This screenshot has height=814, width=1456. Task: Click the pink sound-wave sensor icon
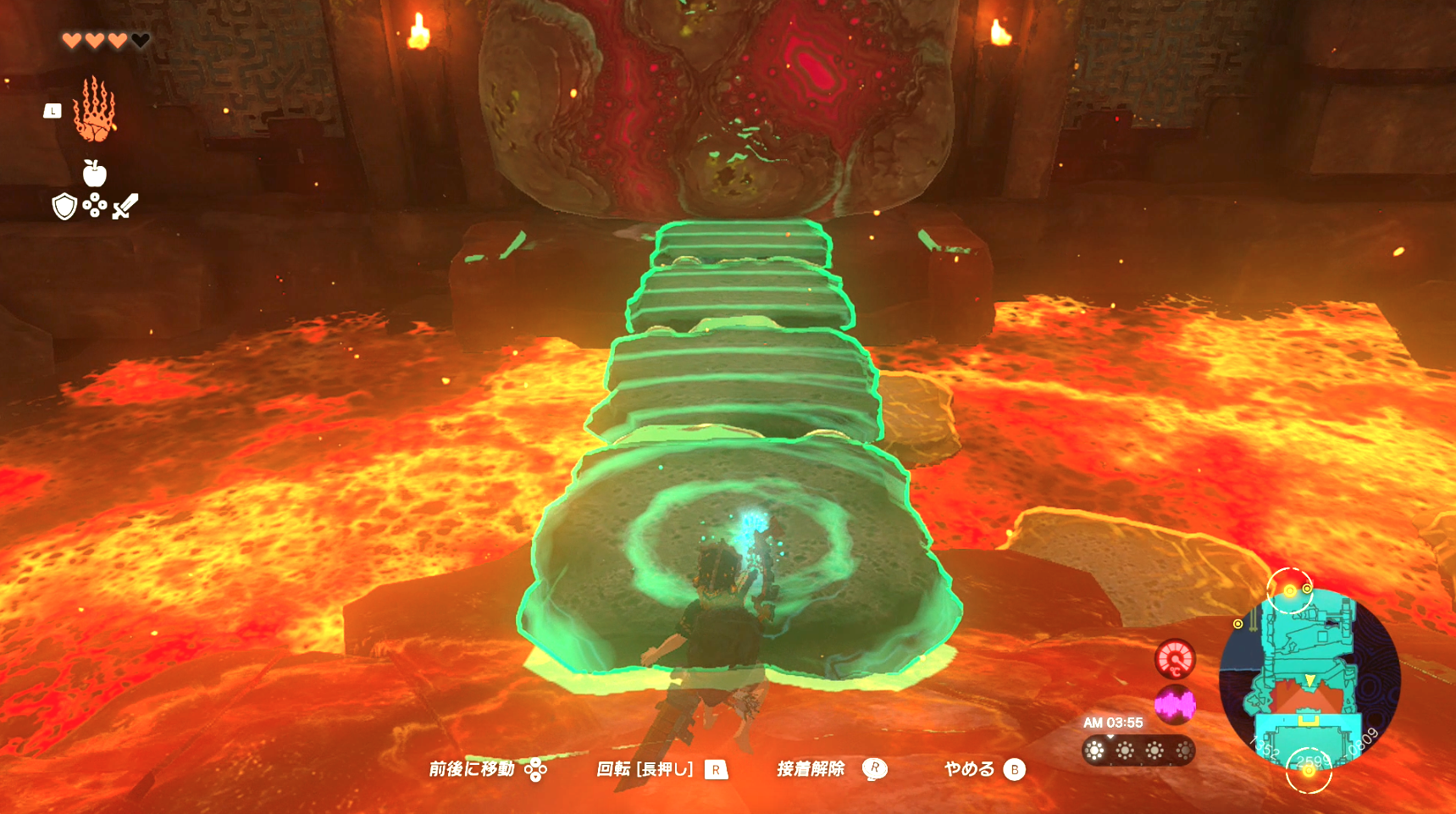click(1176, 703)
